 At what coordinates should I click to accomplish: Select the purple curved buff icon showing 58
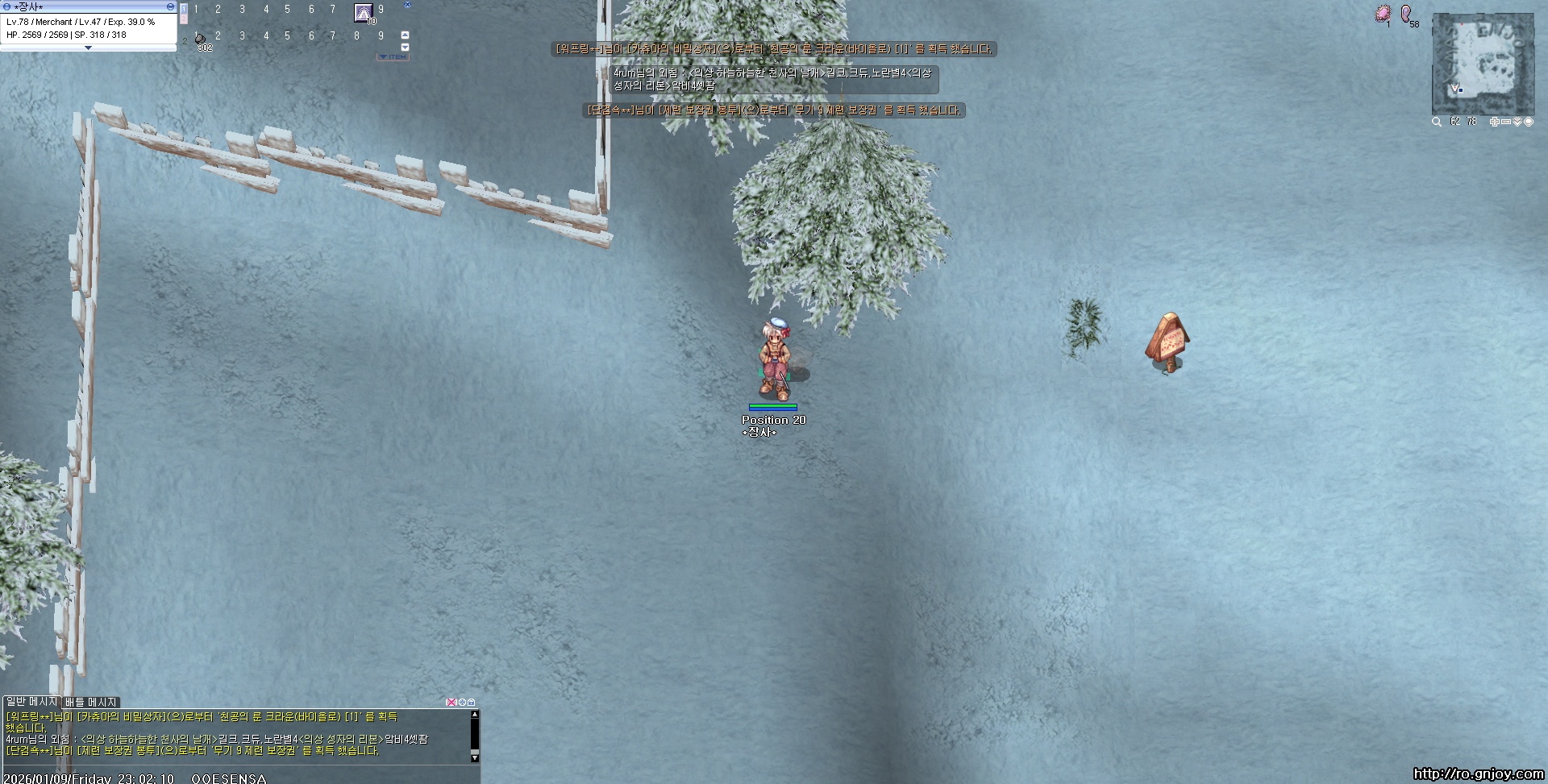(1406, 14)
